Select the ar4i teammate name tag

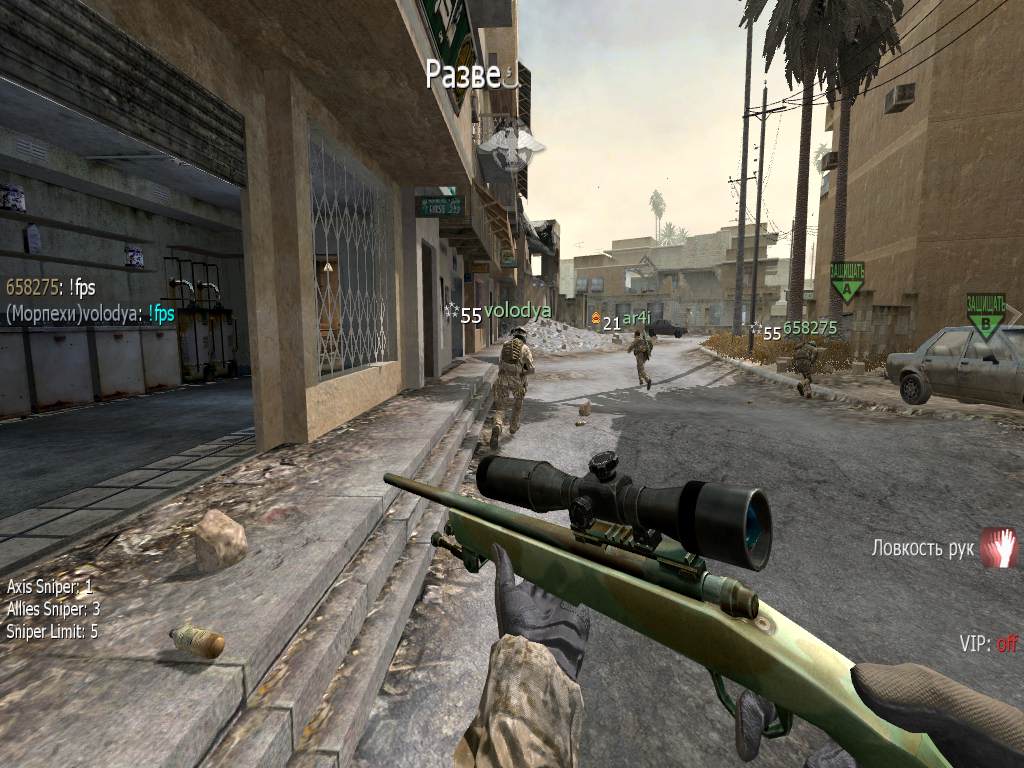click(636, 318)
